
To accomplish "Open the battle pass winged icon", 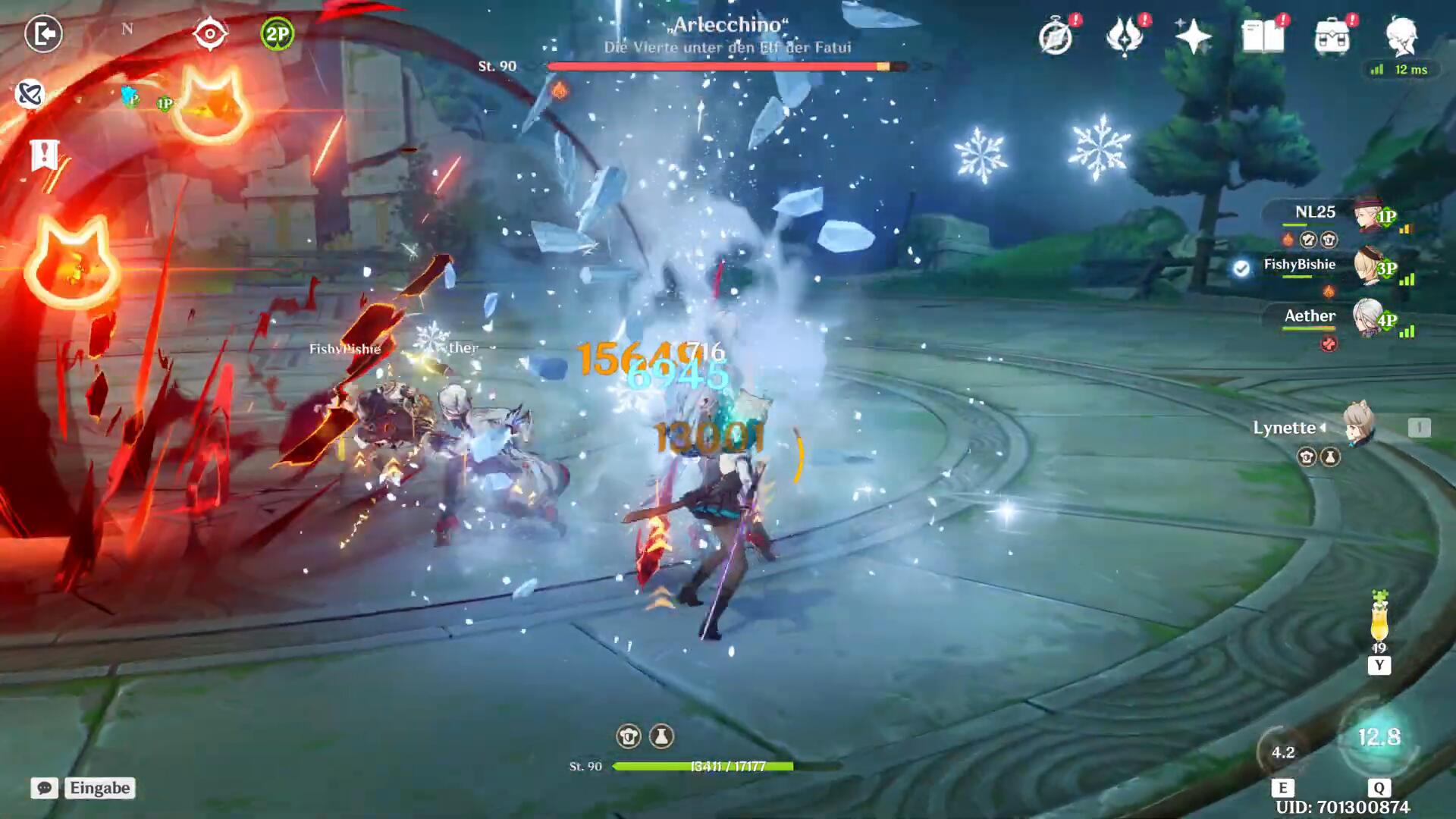I will point(1125,36).
